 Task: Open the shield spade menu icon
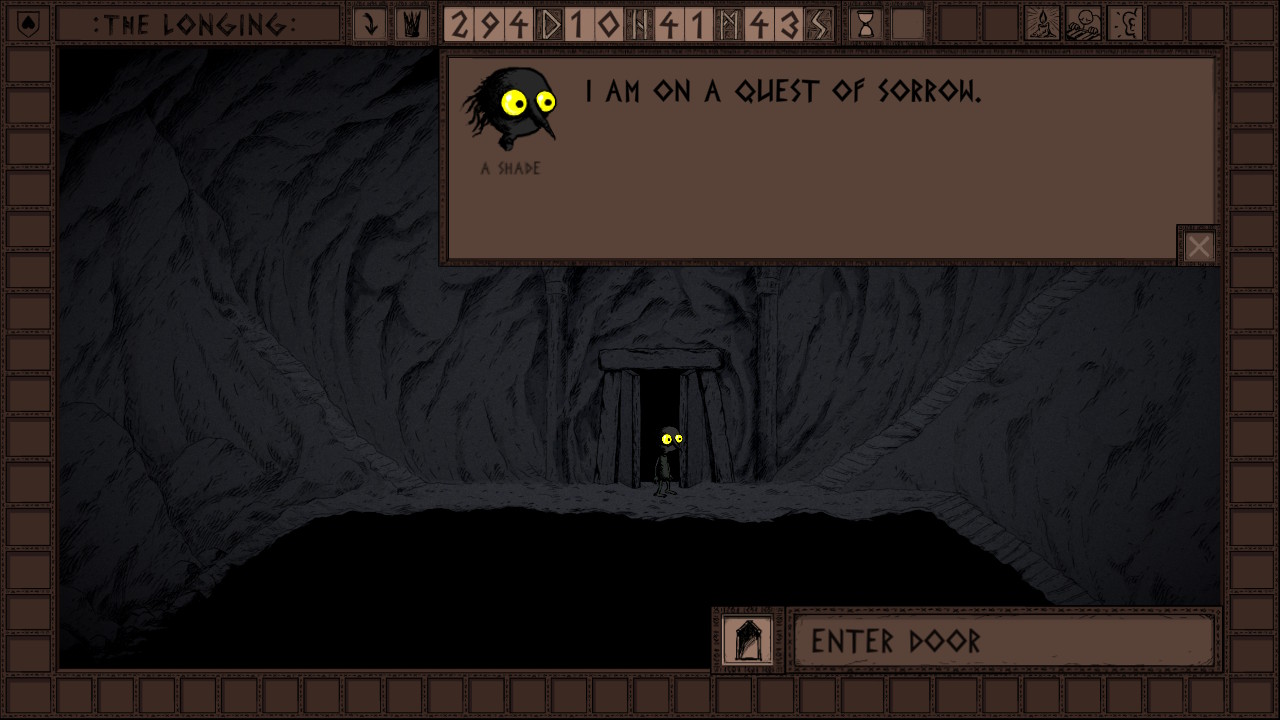(x=28, y=25)
